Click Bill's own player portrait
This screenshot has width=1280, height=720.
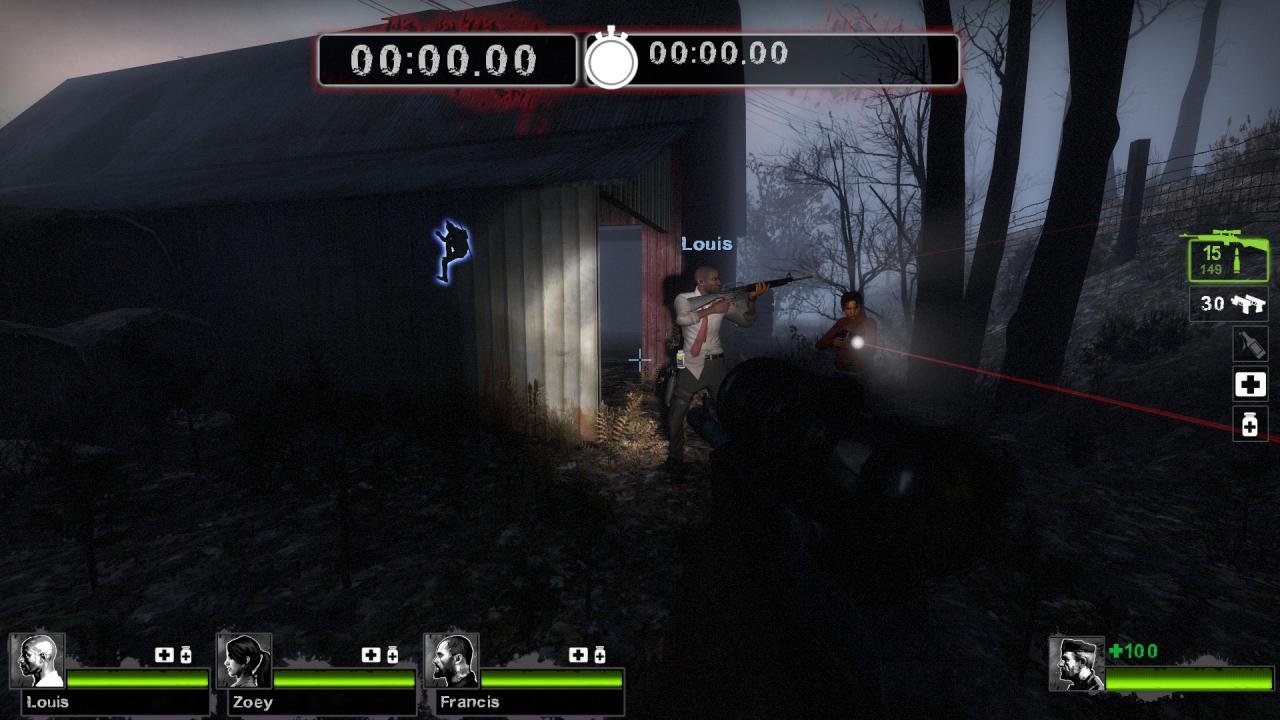pos(1077,663)
